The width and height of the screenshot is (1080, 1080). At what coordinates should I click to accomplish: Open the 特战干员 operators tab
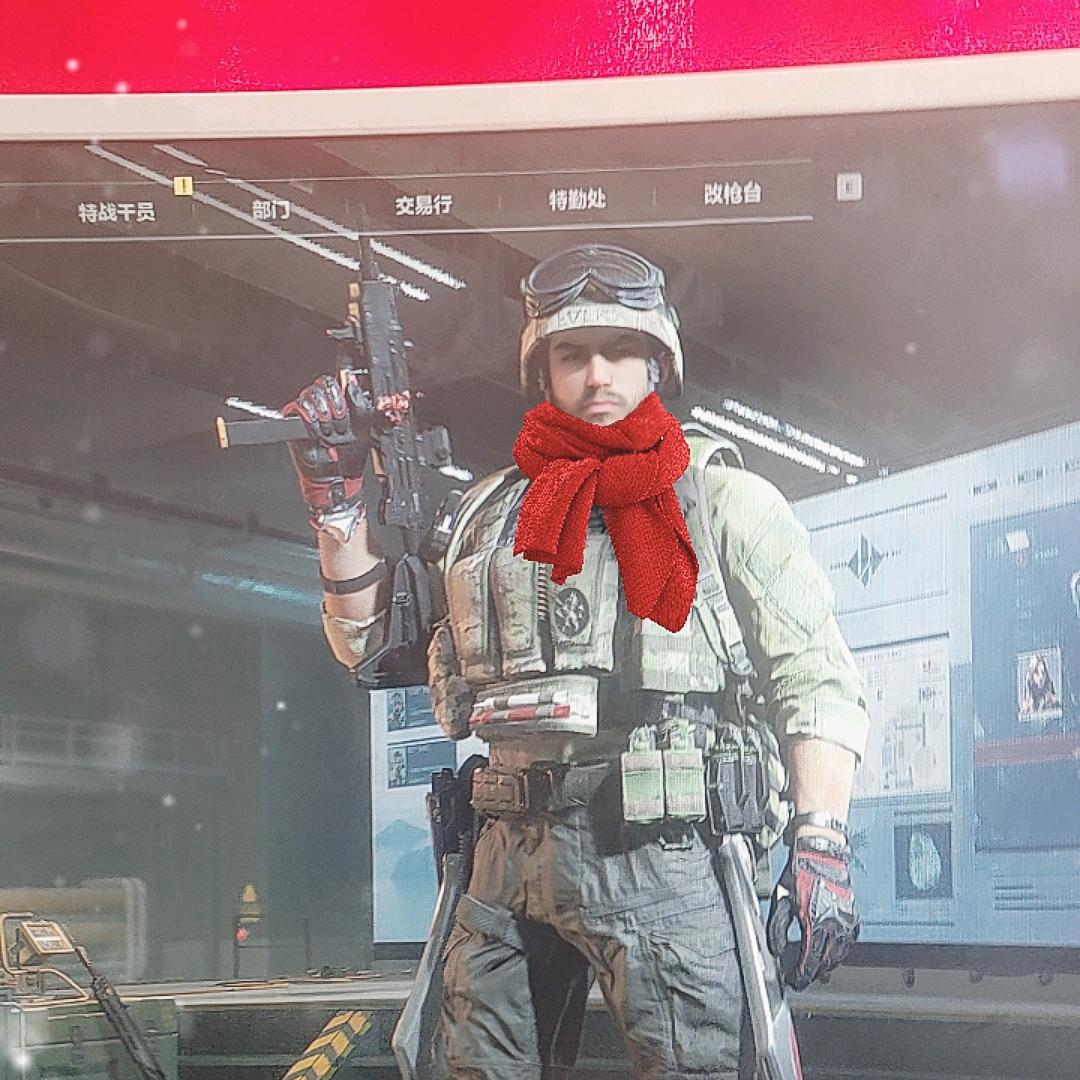click(117, 212)
